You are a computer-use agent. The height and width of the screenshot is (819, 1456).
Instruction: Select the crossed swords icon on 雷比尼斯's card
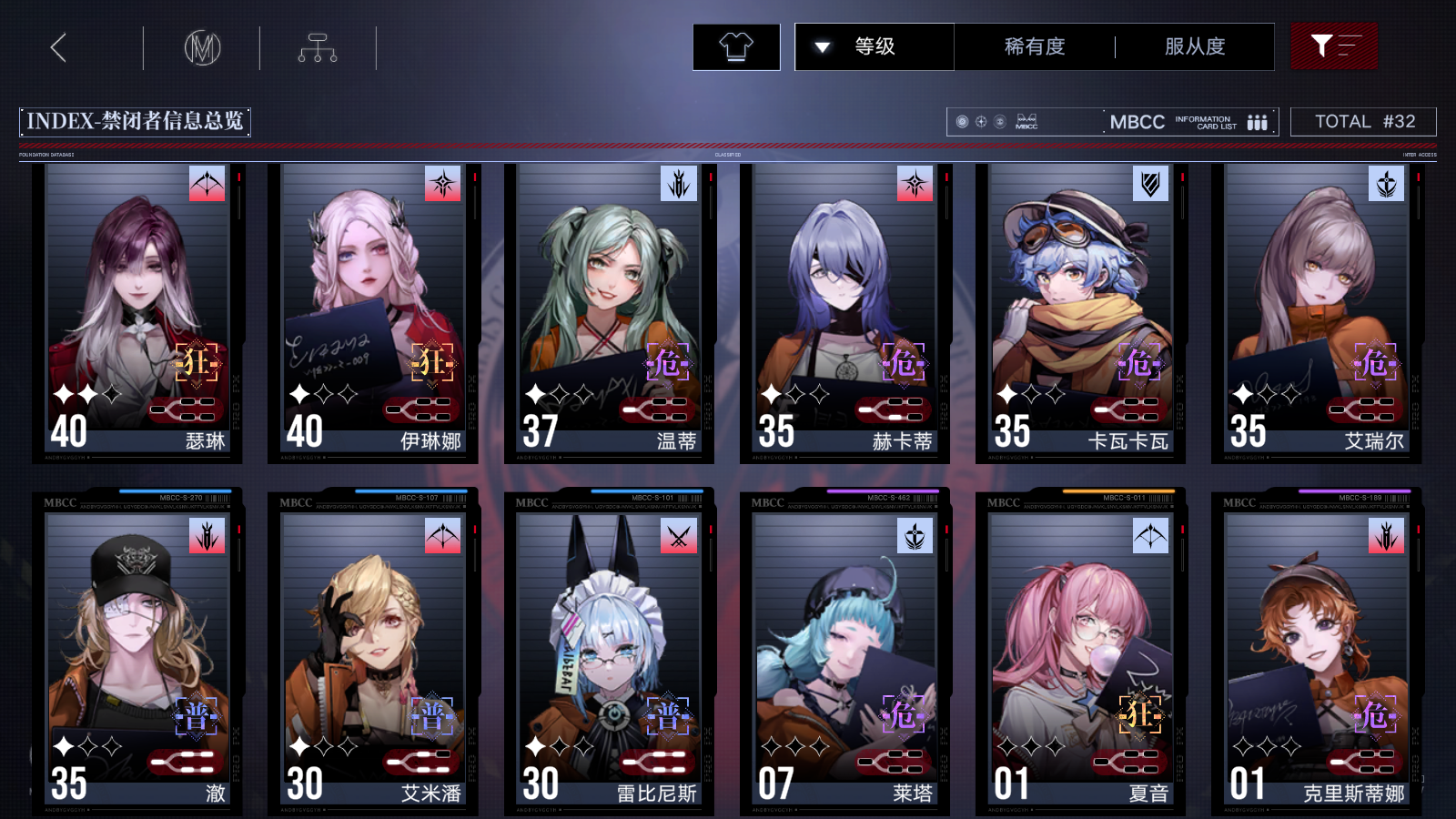coord(677,536)
